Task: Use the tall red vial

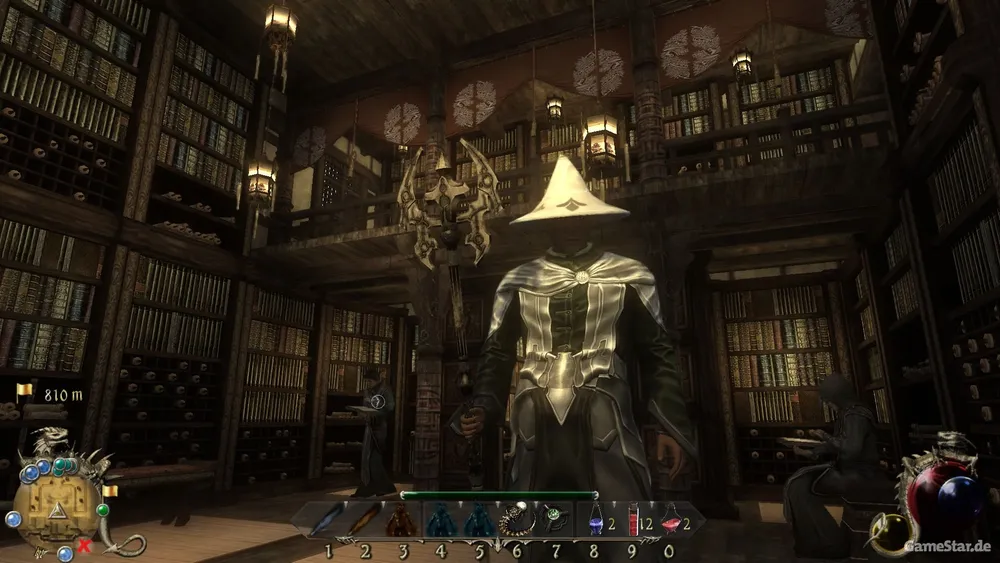Action: [x=632, y=520]
